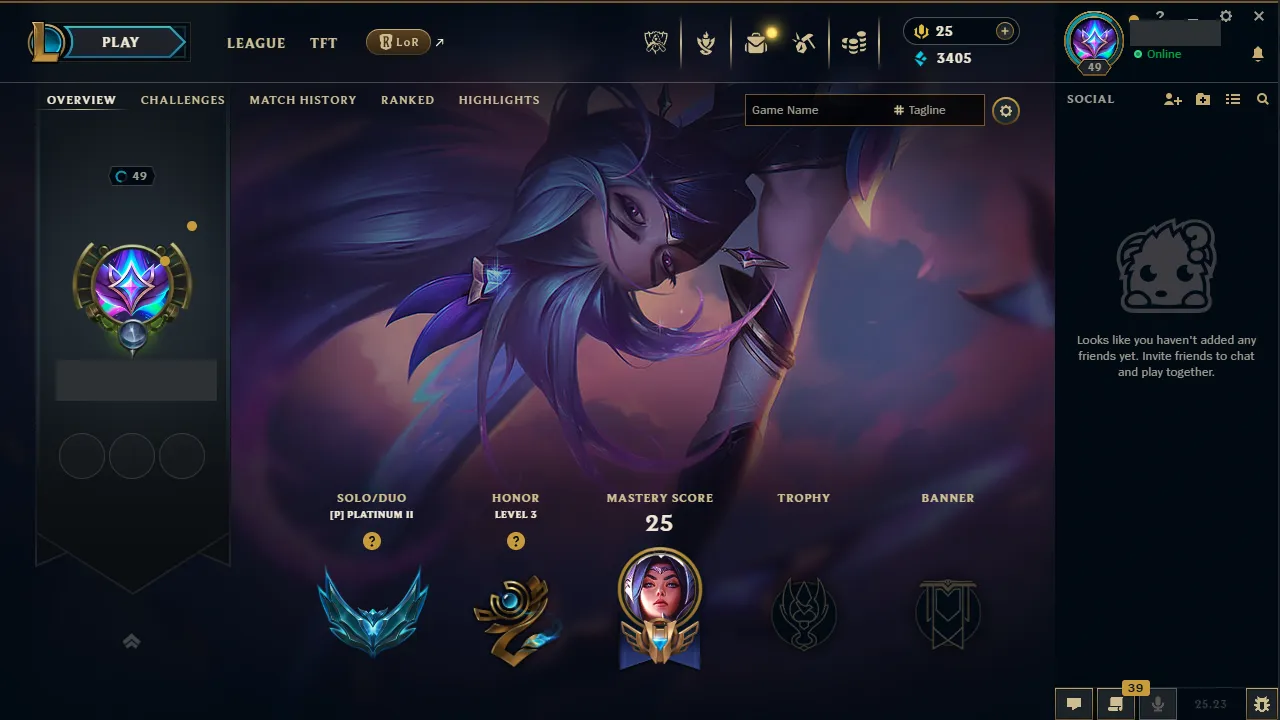Open the TFT menu item
The width and height of the screenshot is (1280, 720).
[x=323, y=43]
